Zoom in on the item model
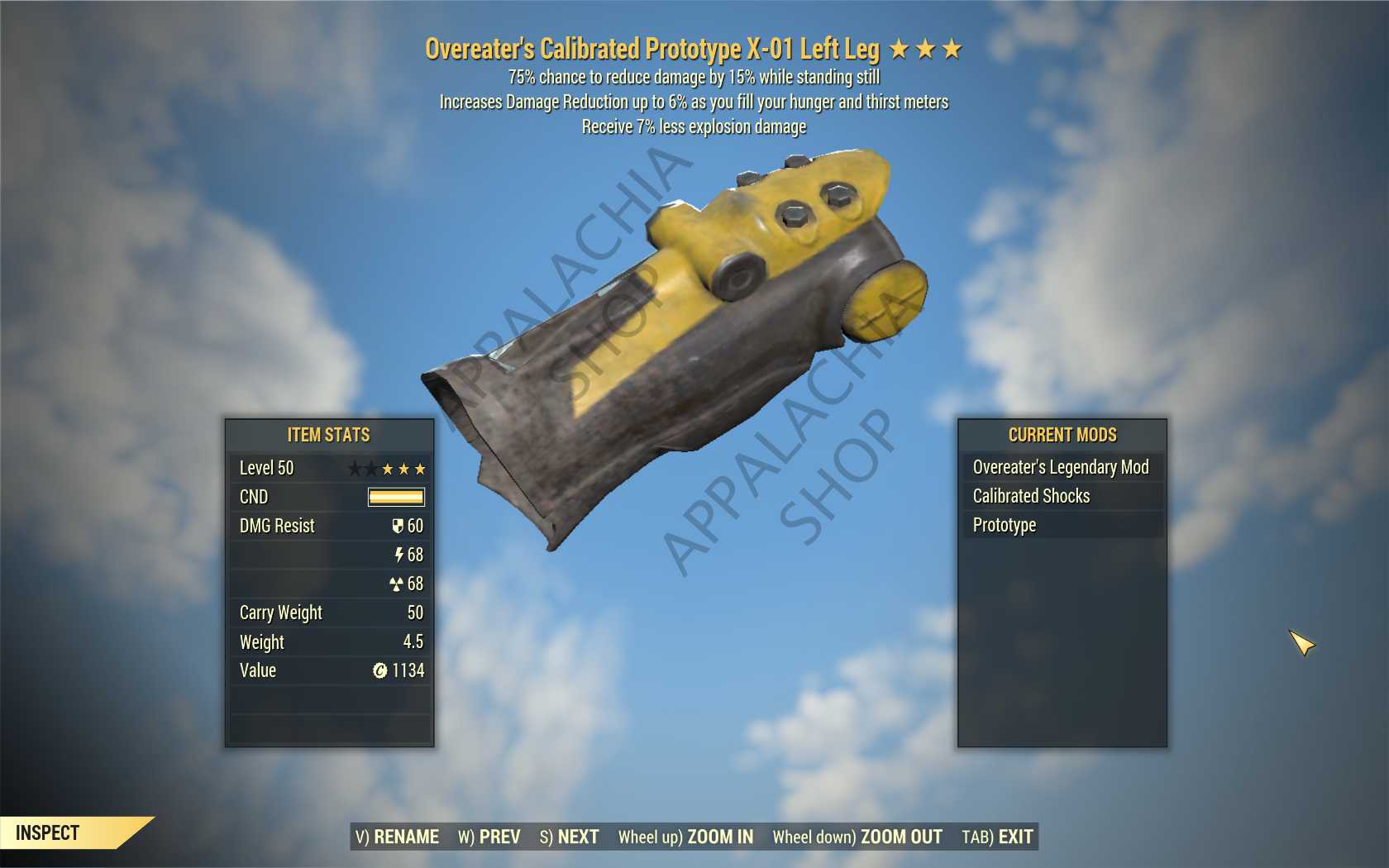 tap(685, 837)
